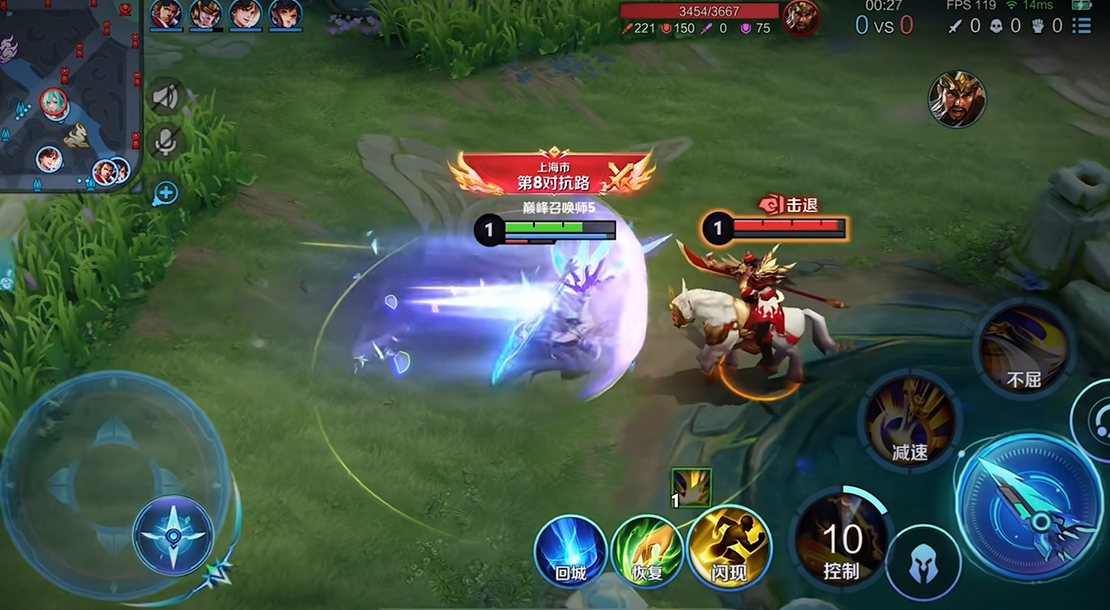The height and width of the screenshot is (610, 1110).
Task: Hit the basic attack spear button
Action: [1029, 506]
